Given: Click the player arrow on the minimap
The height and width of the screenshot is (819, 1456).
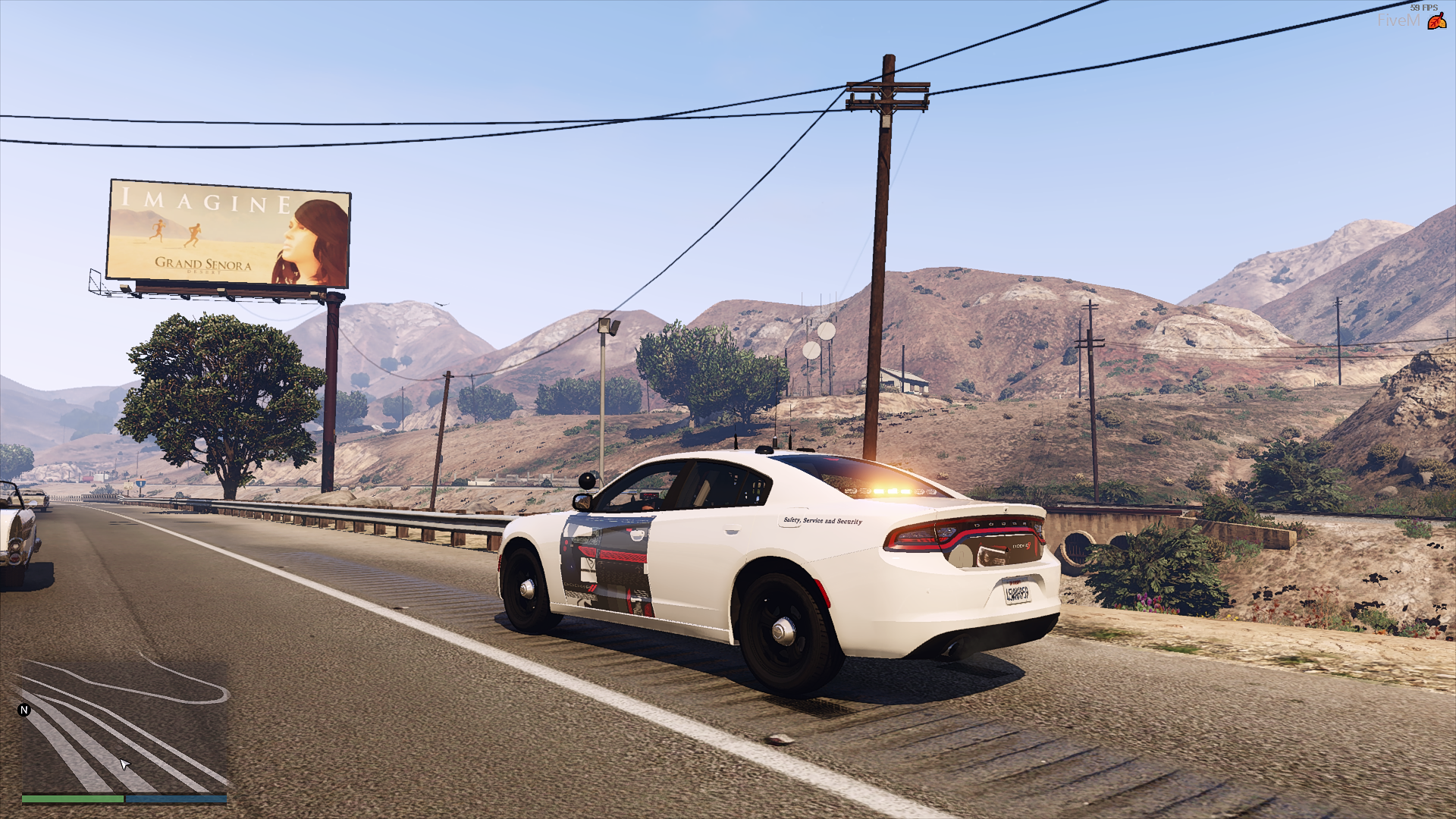Looking at the screenshot, I should tap(125, 764).
